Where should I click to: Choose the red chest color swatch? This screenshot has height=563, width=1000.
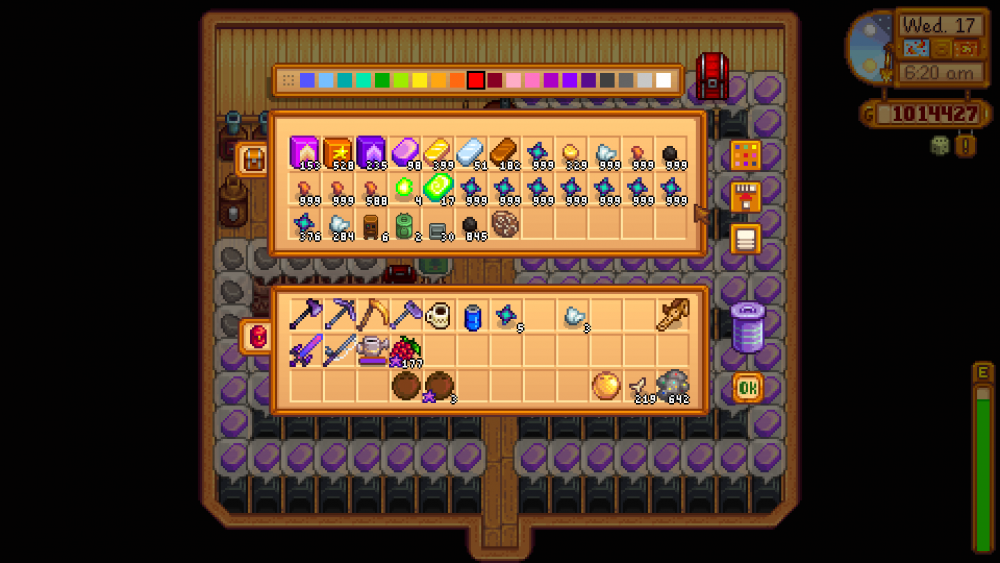[x=476, y=80]
